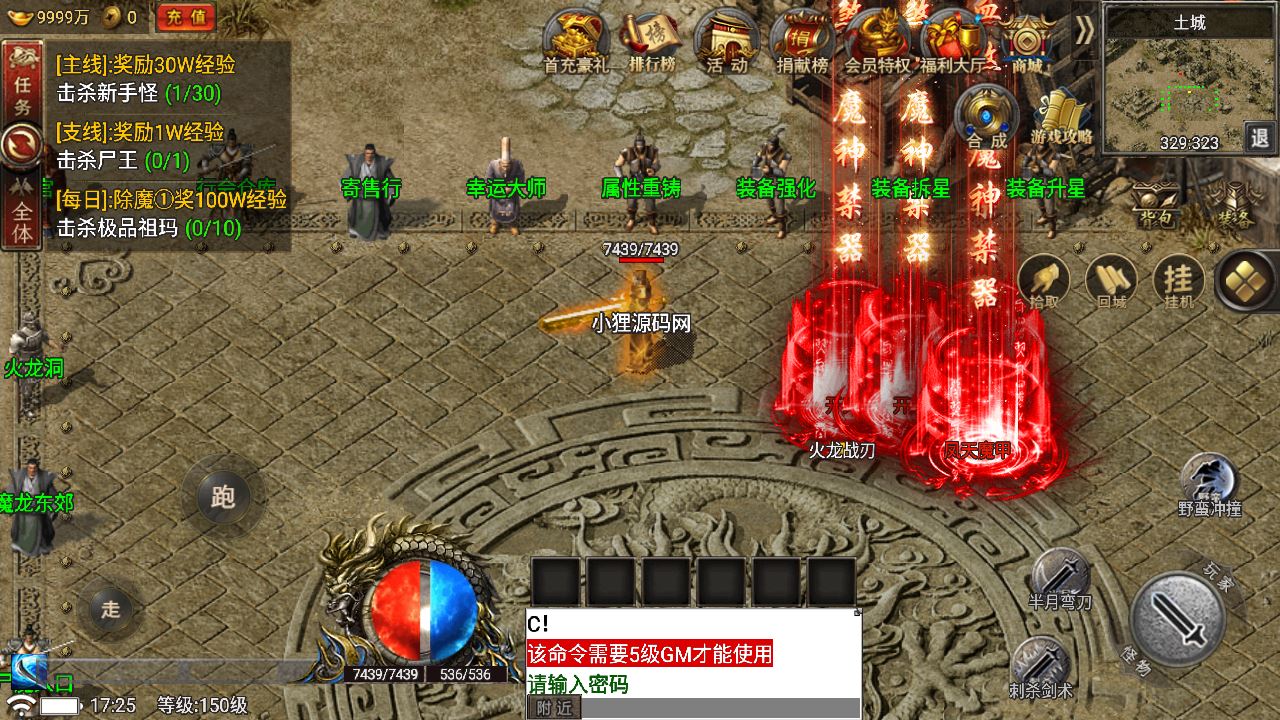Open the 活动 events icon
This screenshot has height=720, width=1280.
pyautogui.click(x=727, y=40)
